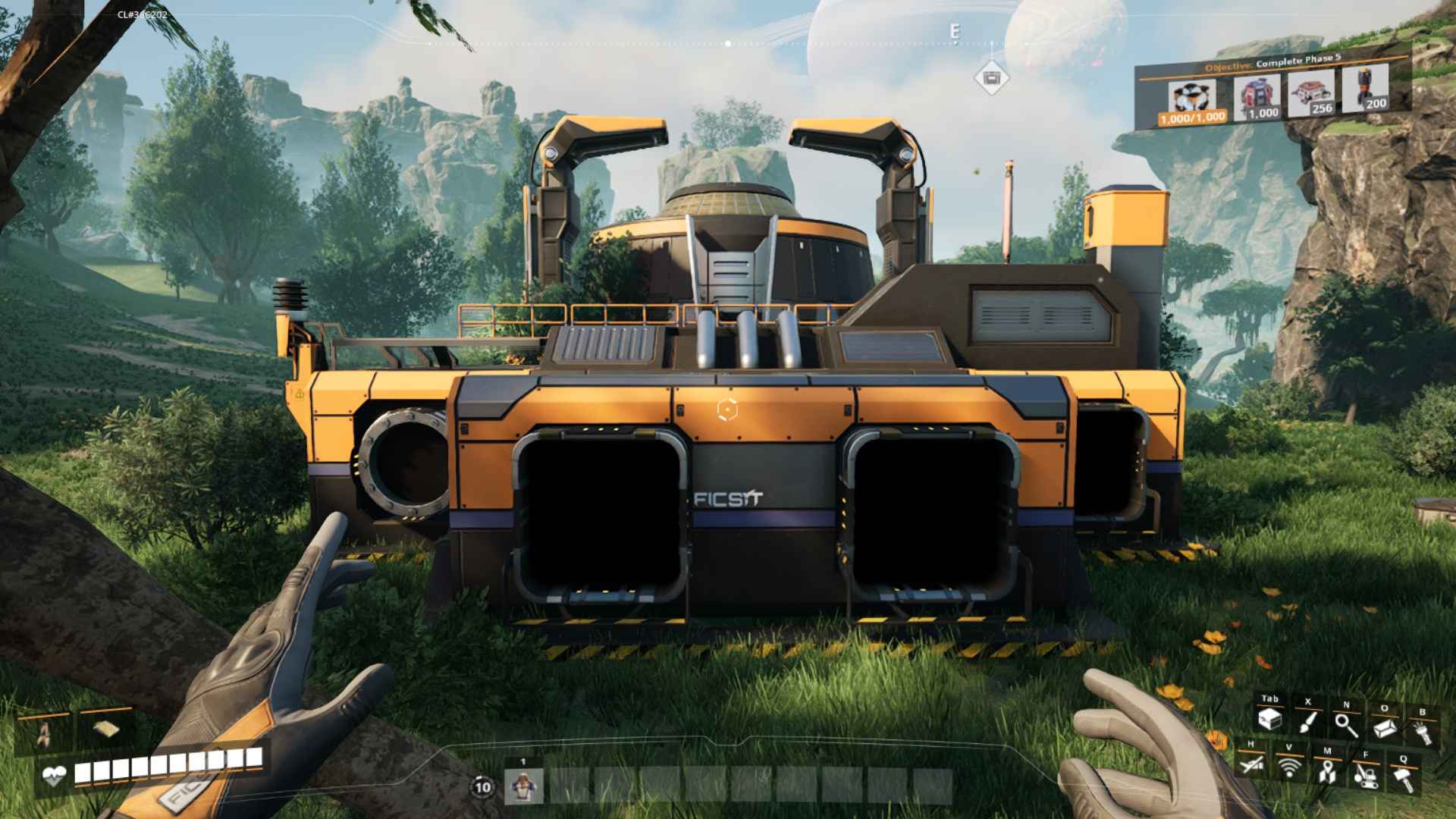Open the codex ingot icon

tap(1384, 728)
